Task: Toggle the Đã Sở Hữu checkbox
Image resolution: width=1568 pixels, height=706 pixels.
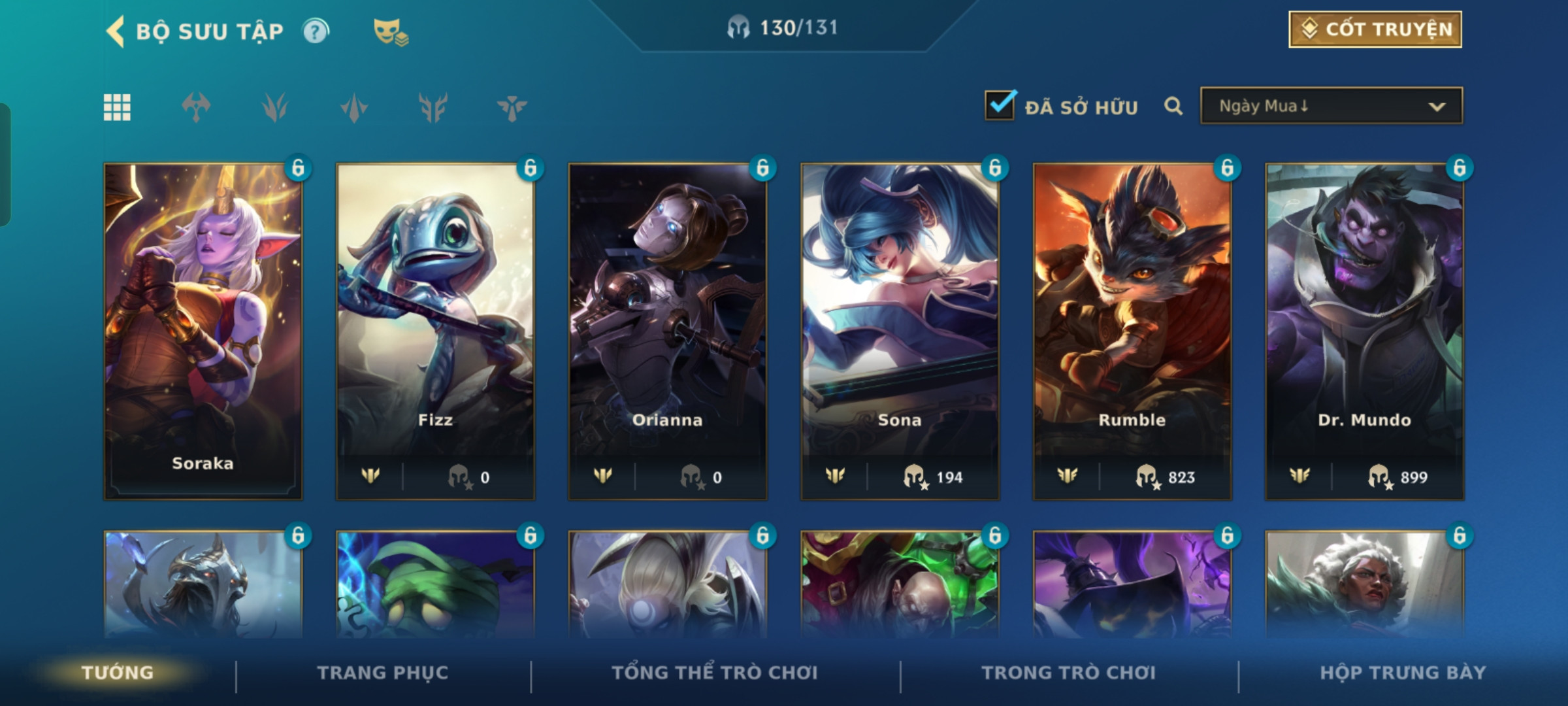Action: (x=1000, y=106)
